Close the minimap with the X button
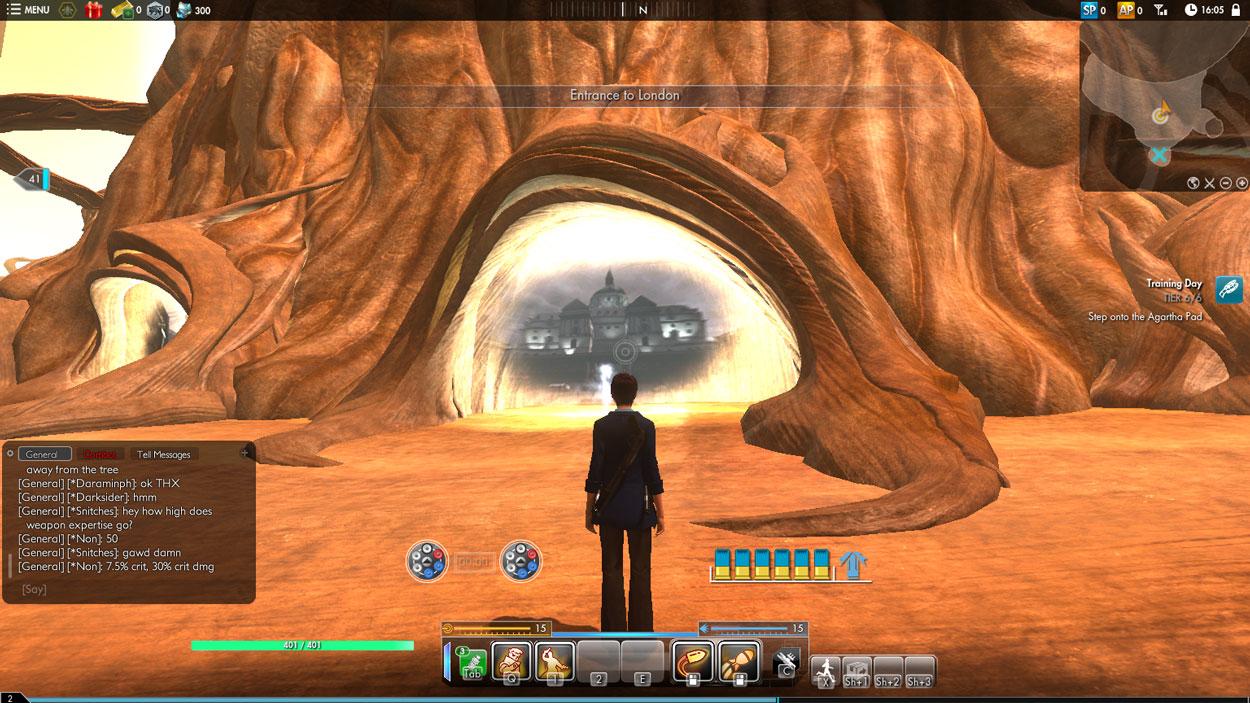The width and height of the screenshot is (1250, 703). coord(1209,183)
